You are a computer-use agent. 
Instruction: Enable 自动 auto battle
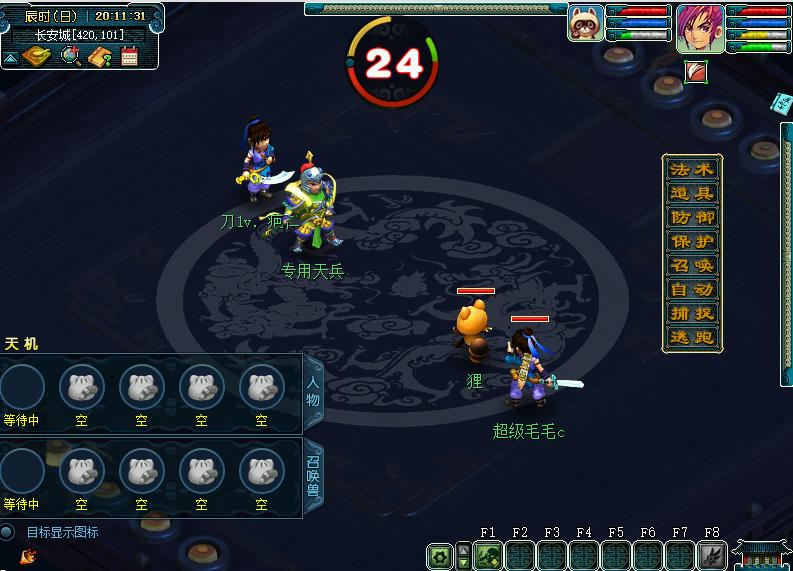click(x=692, y=290)
